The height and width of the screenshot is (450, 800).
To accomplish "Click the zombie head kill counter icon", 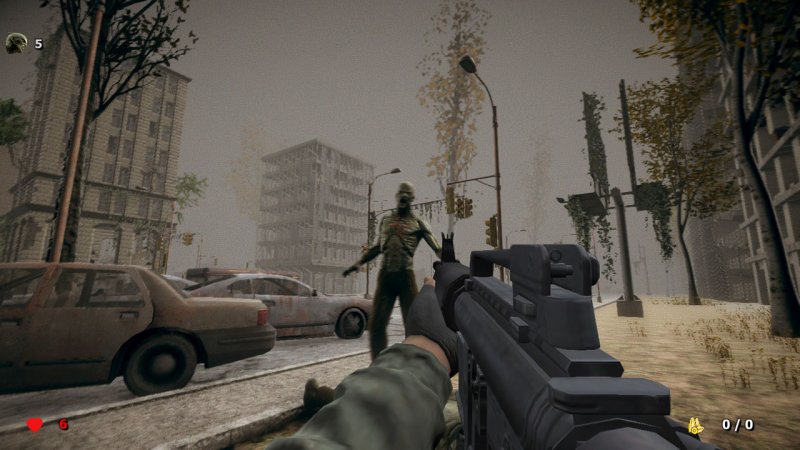I will tap(16, 43).
